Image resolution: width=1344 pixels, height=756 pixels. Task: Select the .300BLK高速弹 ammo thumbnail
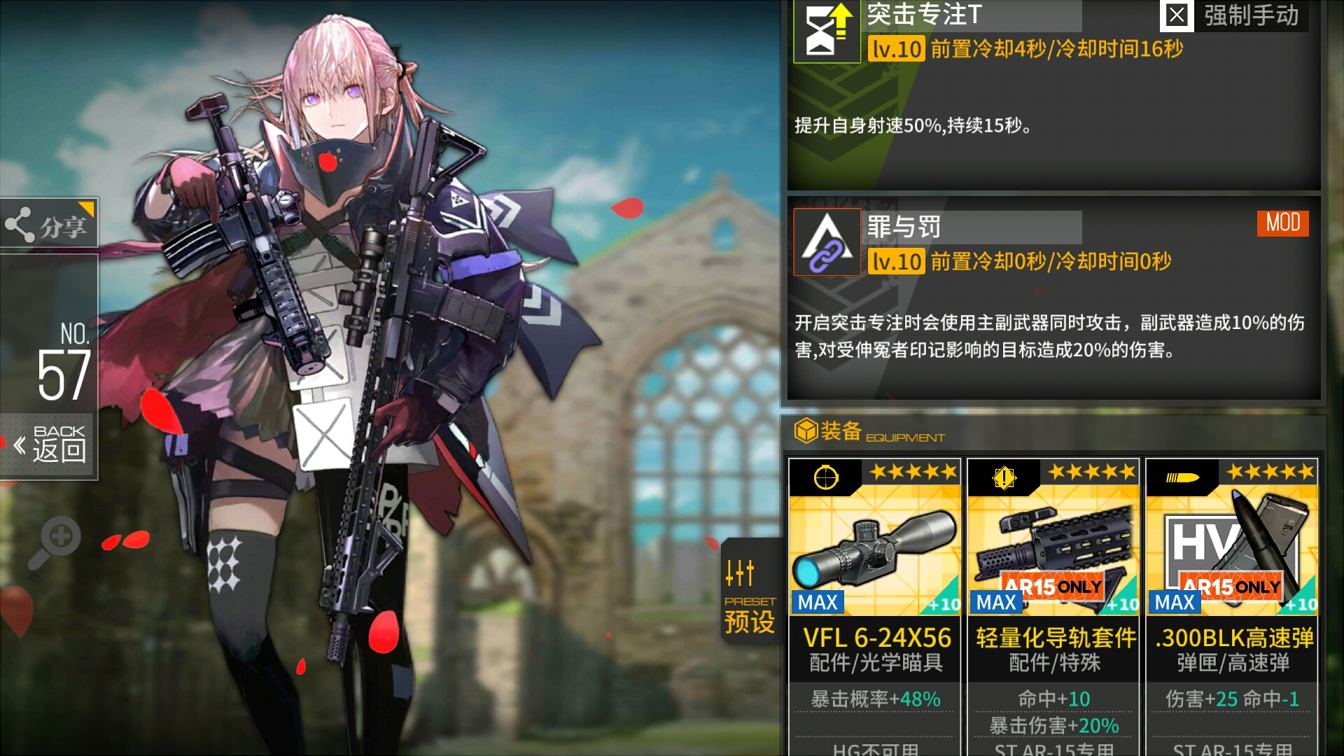point(1231,545)
